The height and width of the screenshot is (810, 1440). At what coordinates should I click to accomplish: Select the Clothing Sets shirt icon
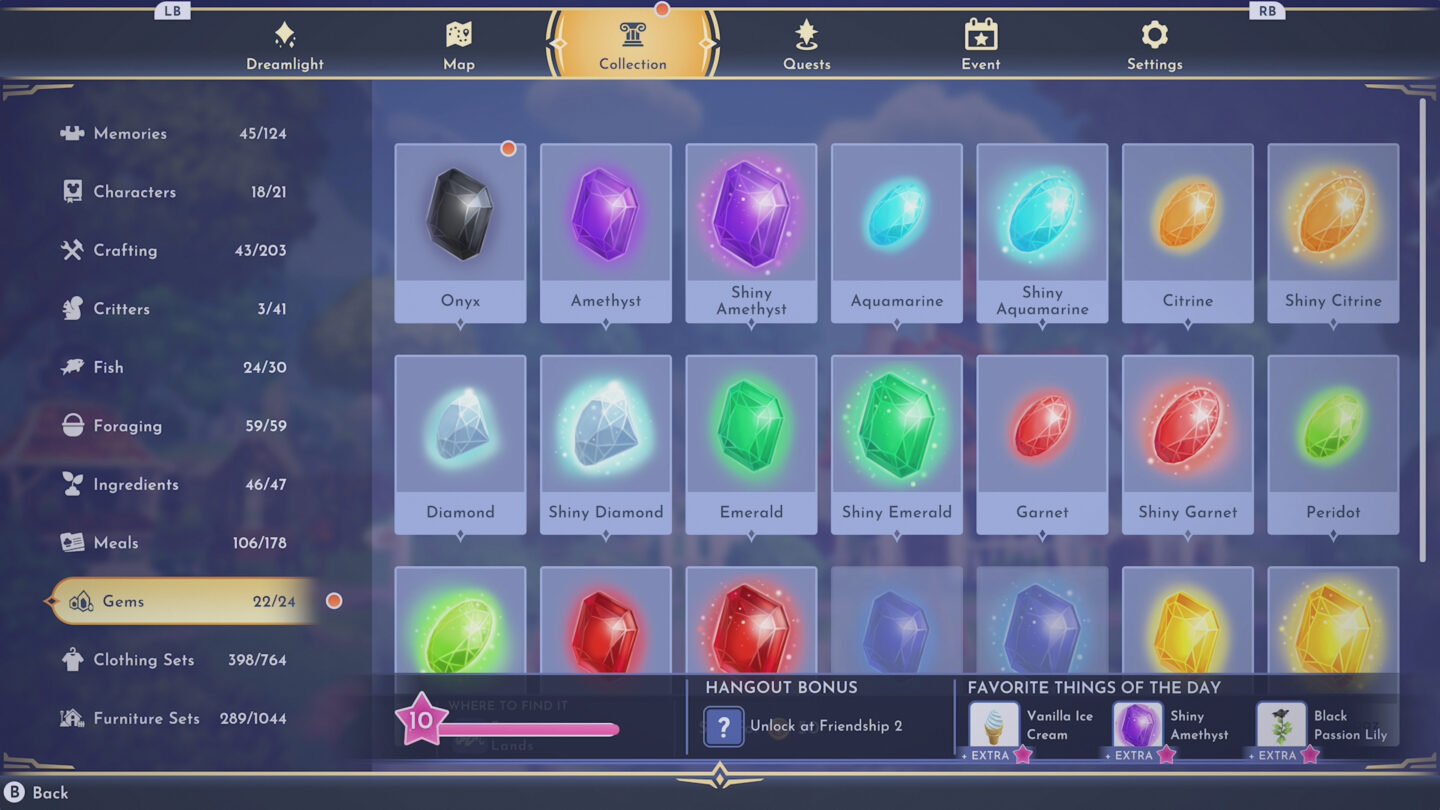[x=71, y=659]
